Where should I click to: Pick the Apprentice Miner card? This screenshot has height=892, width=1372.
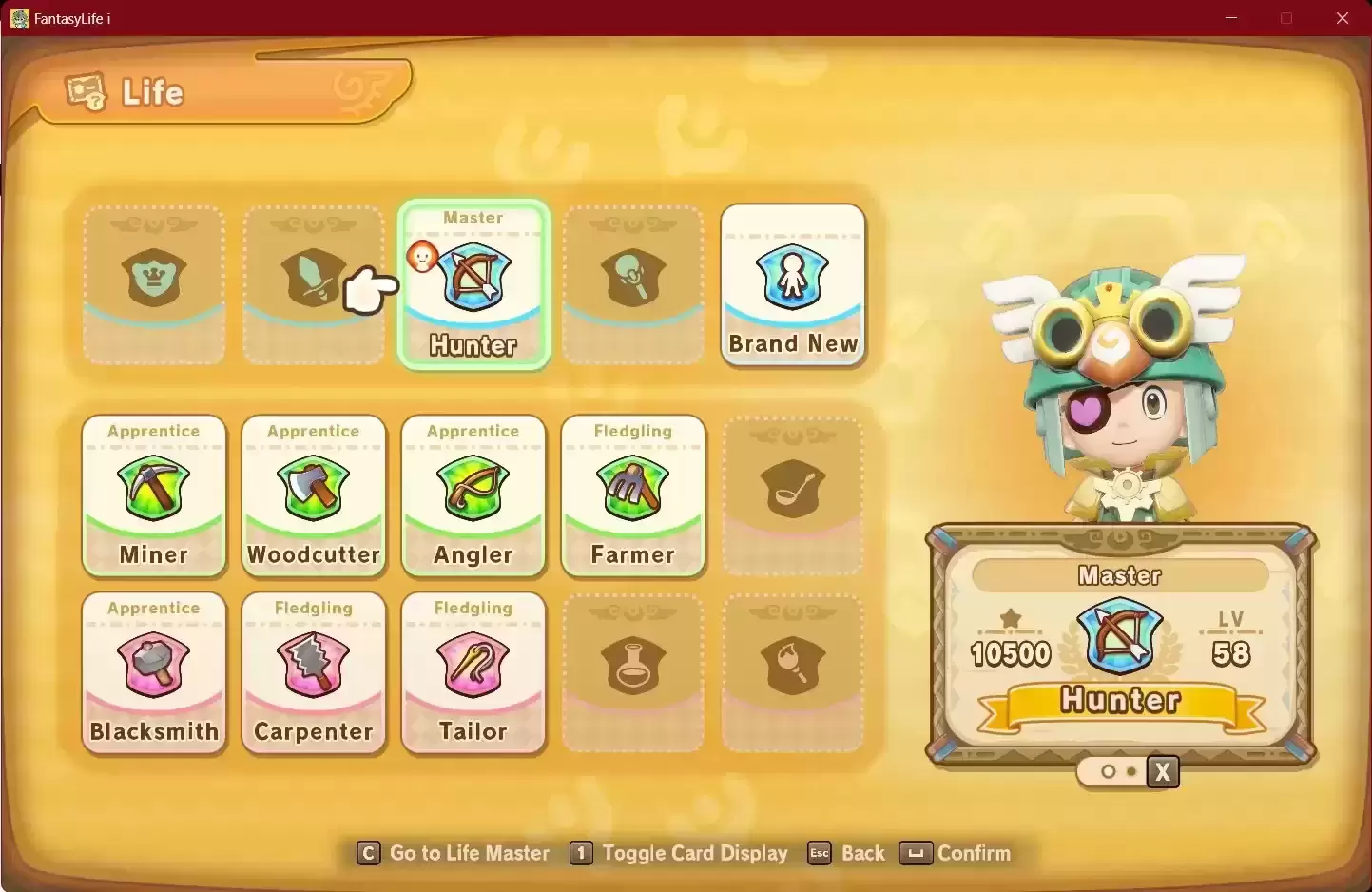[154, 496]
